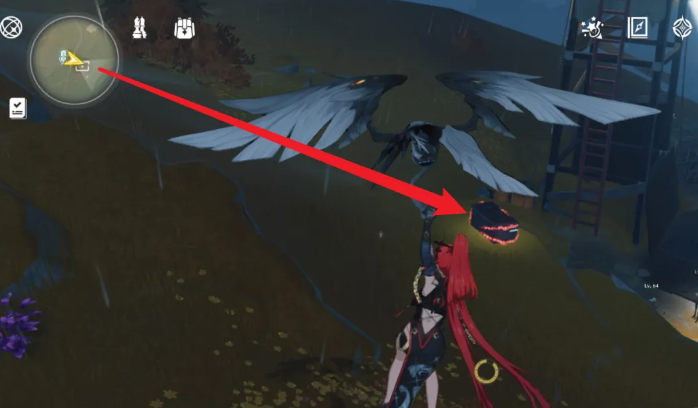Select the chest marker on the minimap
The width and height of the screenshot is (698, 408).
pos(83,66)
